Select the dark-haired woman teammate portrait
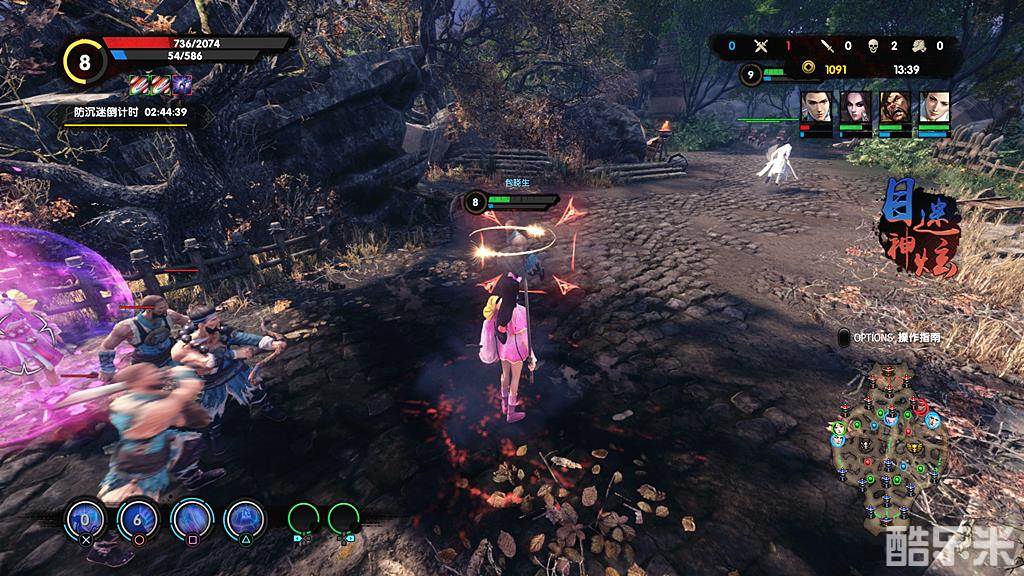1024x576 pixels. point(856,108)
